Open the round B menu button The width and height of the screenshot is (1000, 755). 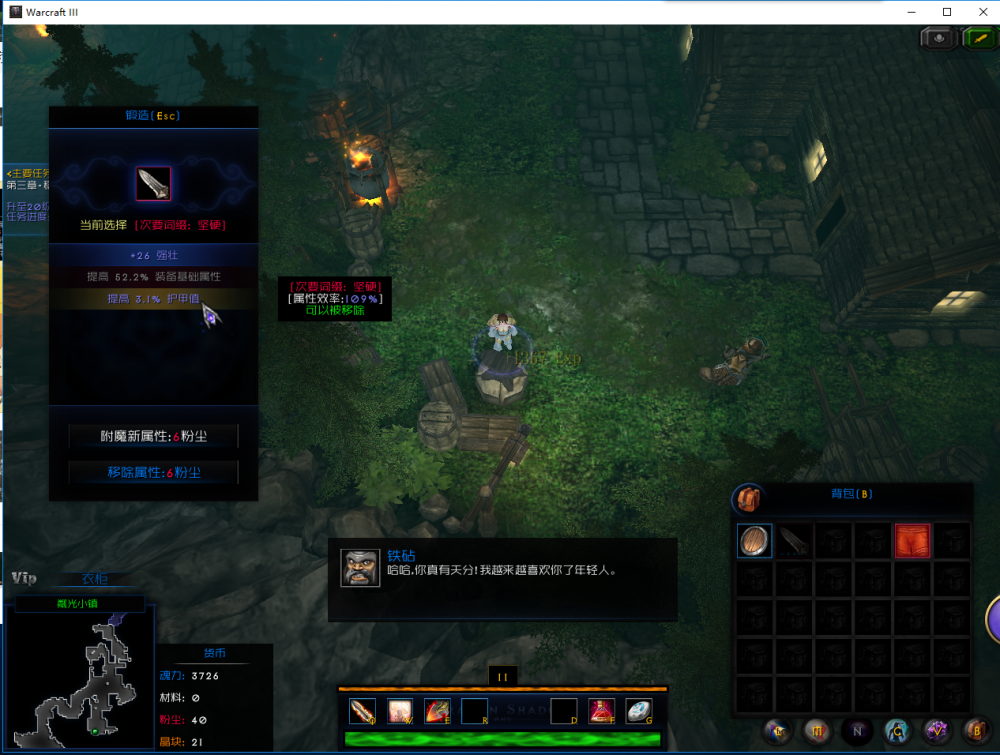[x=977, y=731]
